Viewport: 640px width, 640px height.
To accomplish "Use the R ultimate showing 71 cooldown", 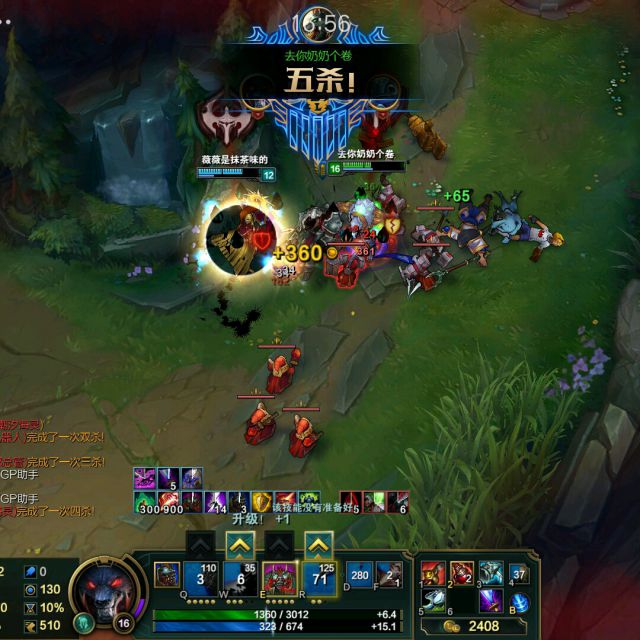I will pos(318,577).
